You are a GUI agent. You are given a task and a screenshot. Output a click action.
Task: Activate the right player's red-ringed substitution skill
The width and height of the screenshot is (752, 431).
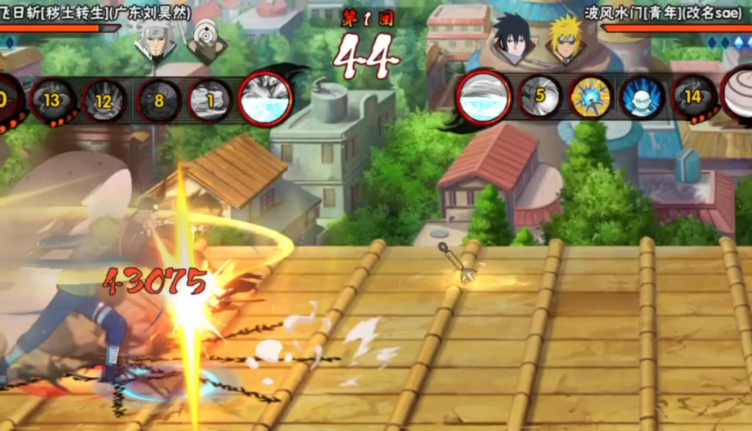tap(484, 97)
